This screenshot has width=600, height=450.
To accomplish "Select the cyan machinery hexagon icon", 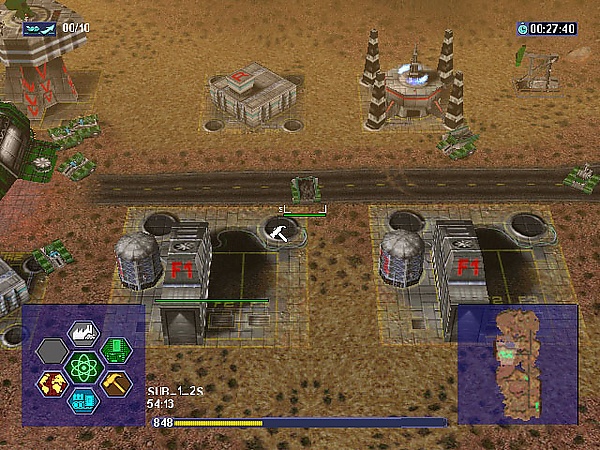I will pos(83,400).
